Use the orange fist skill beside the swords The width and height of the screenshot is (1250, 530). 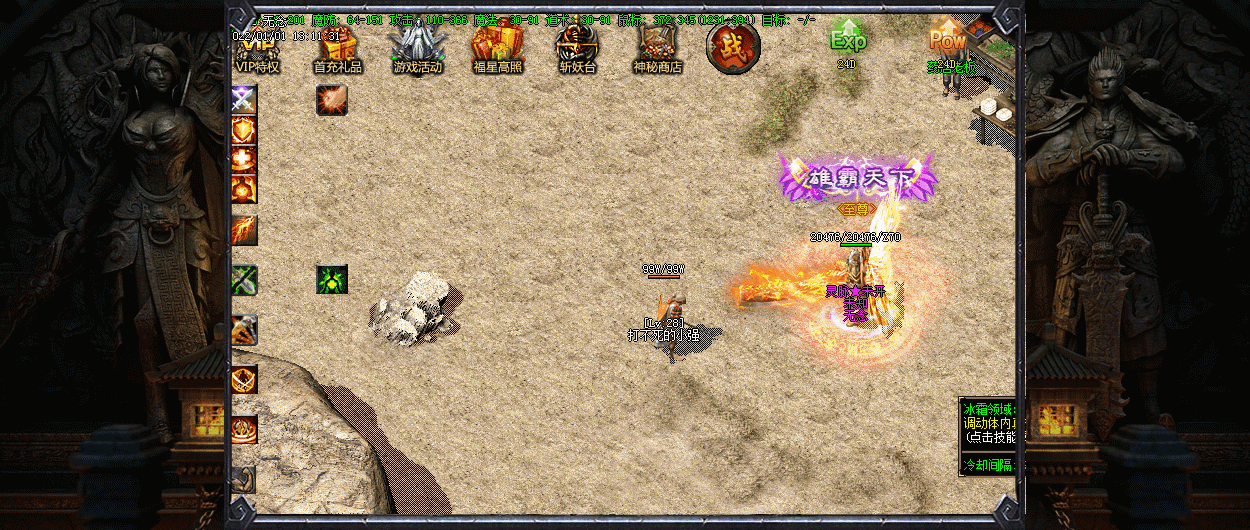pos(332,99)
